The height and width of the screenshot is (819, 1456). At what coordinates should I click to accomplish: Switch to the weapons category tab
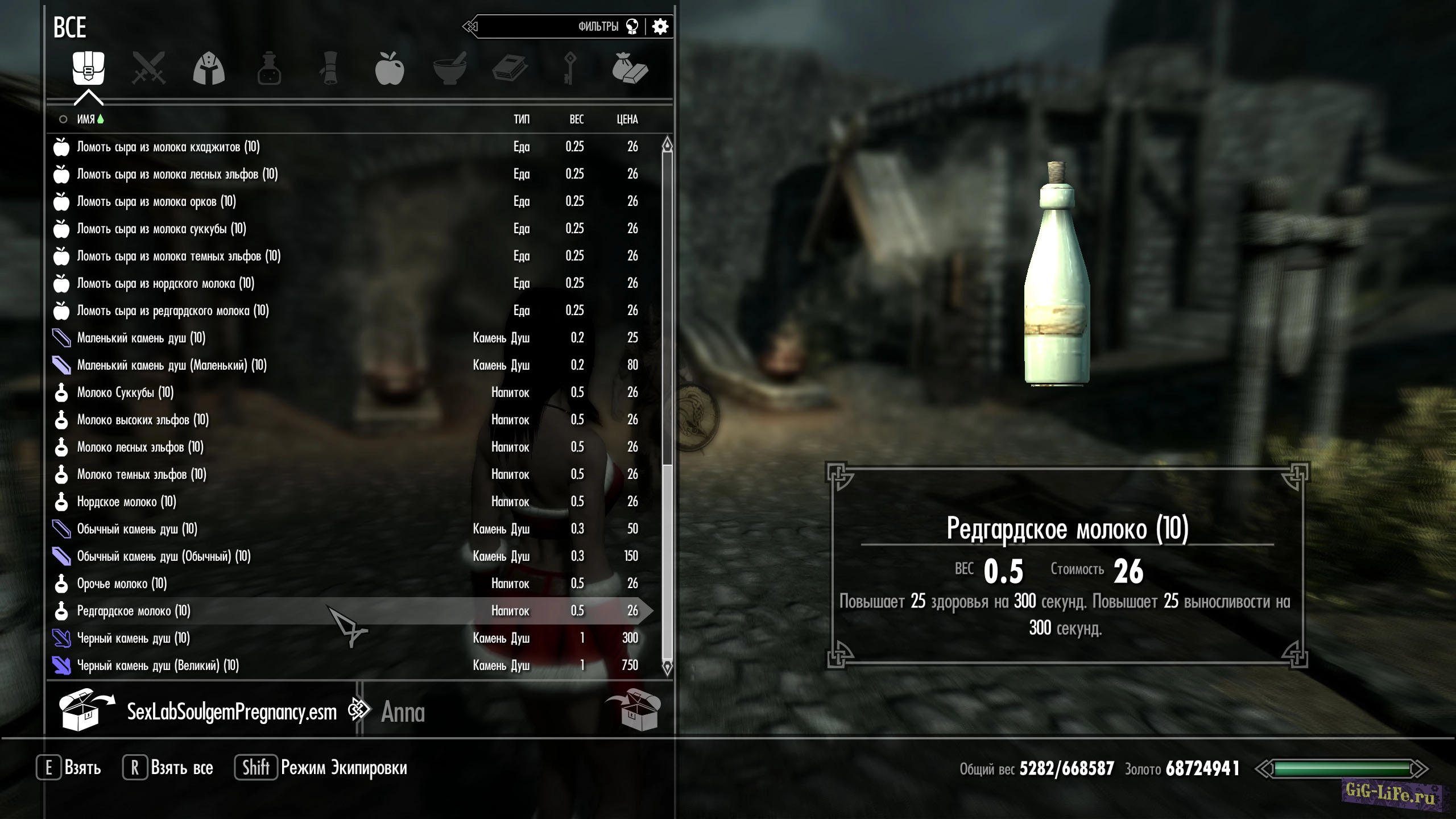pos(148,69)
